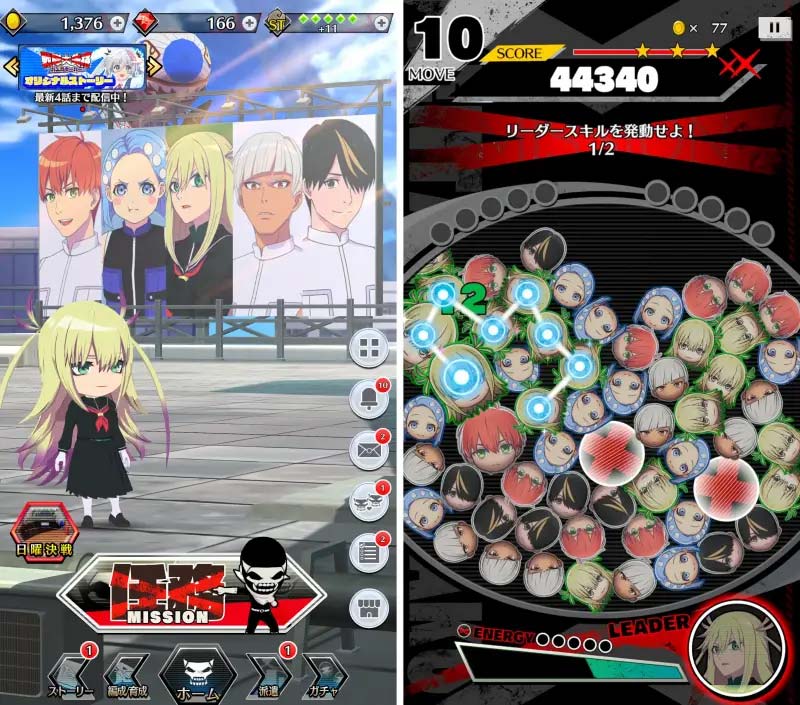Refill stamina using the ST plus button

point(382,22)
